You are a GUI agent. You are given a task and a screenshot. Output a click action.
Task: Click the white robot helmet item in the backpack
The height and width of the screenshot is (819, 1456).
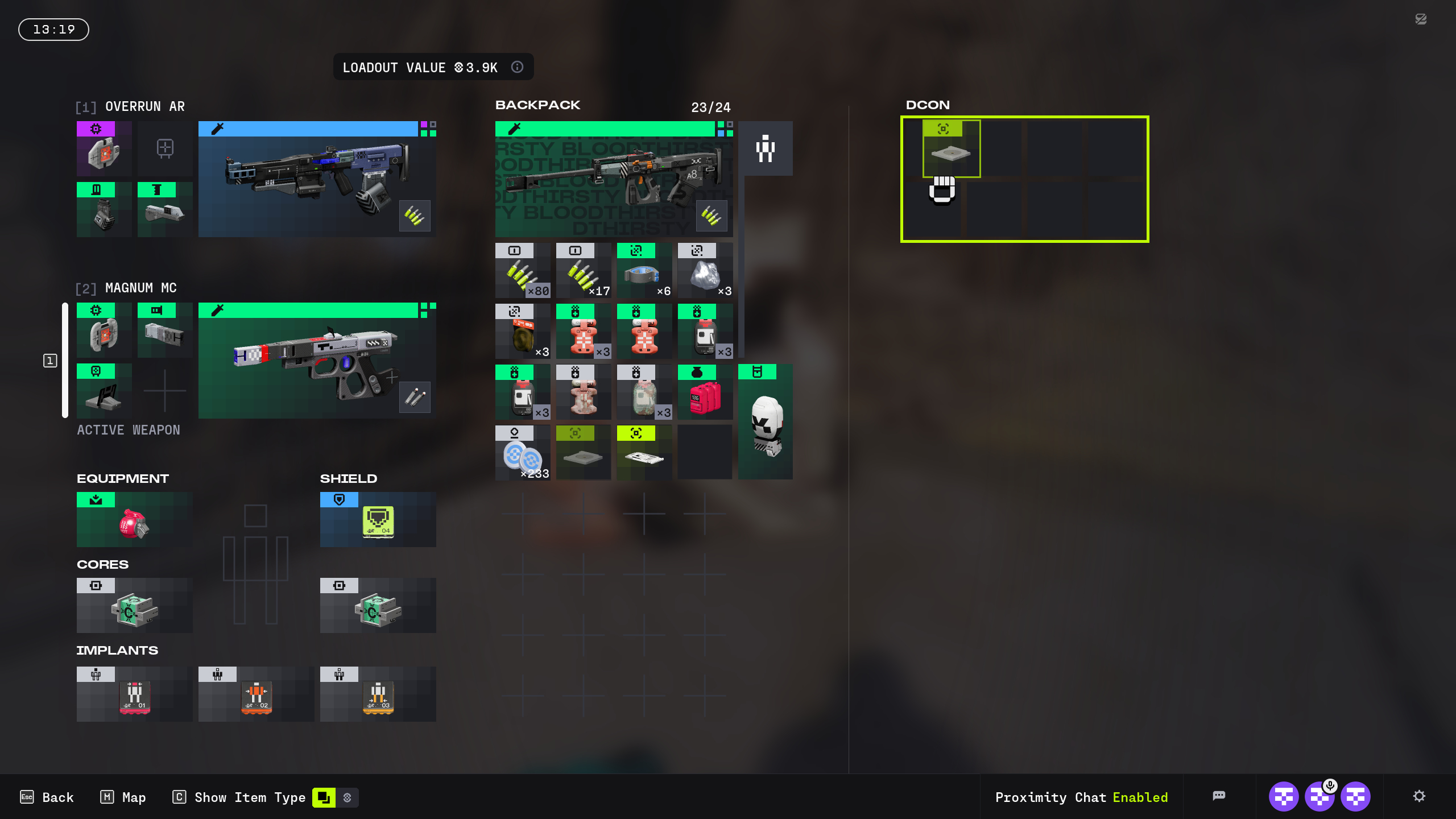[765, 424]
